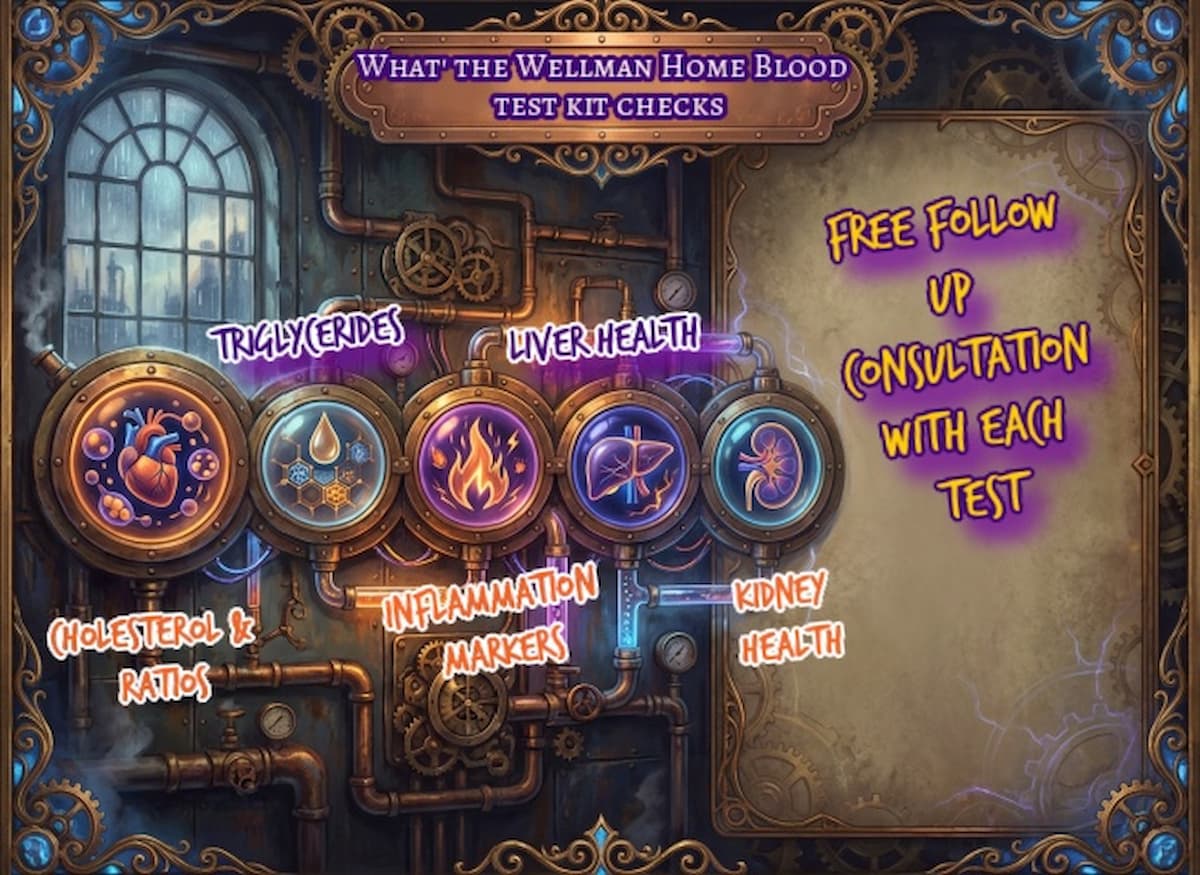Choose the droplet triglycerides porthole icon

pyautogui.click(x=323, y=461)
